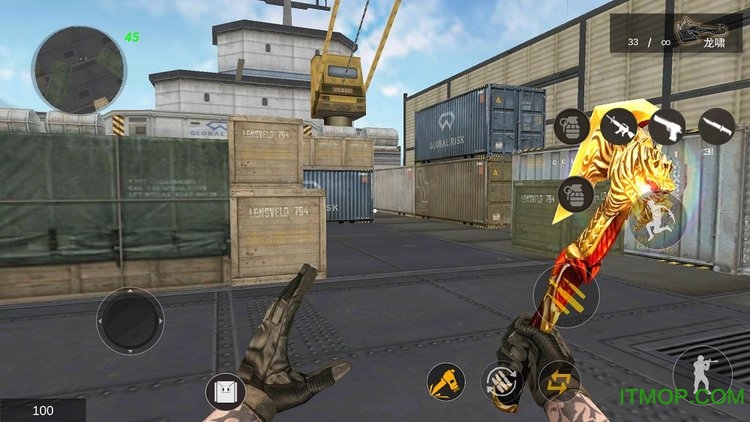
Task: Tap the virtual movement joystick
Action: [x=130, y=321]
